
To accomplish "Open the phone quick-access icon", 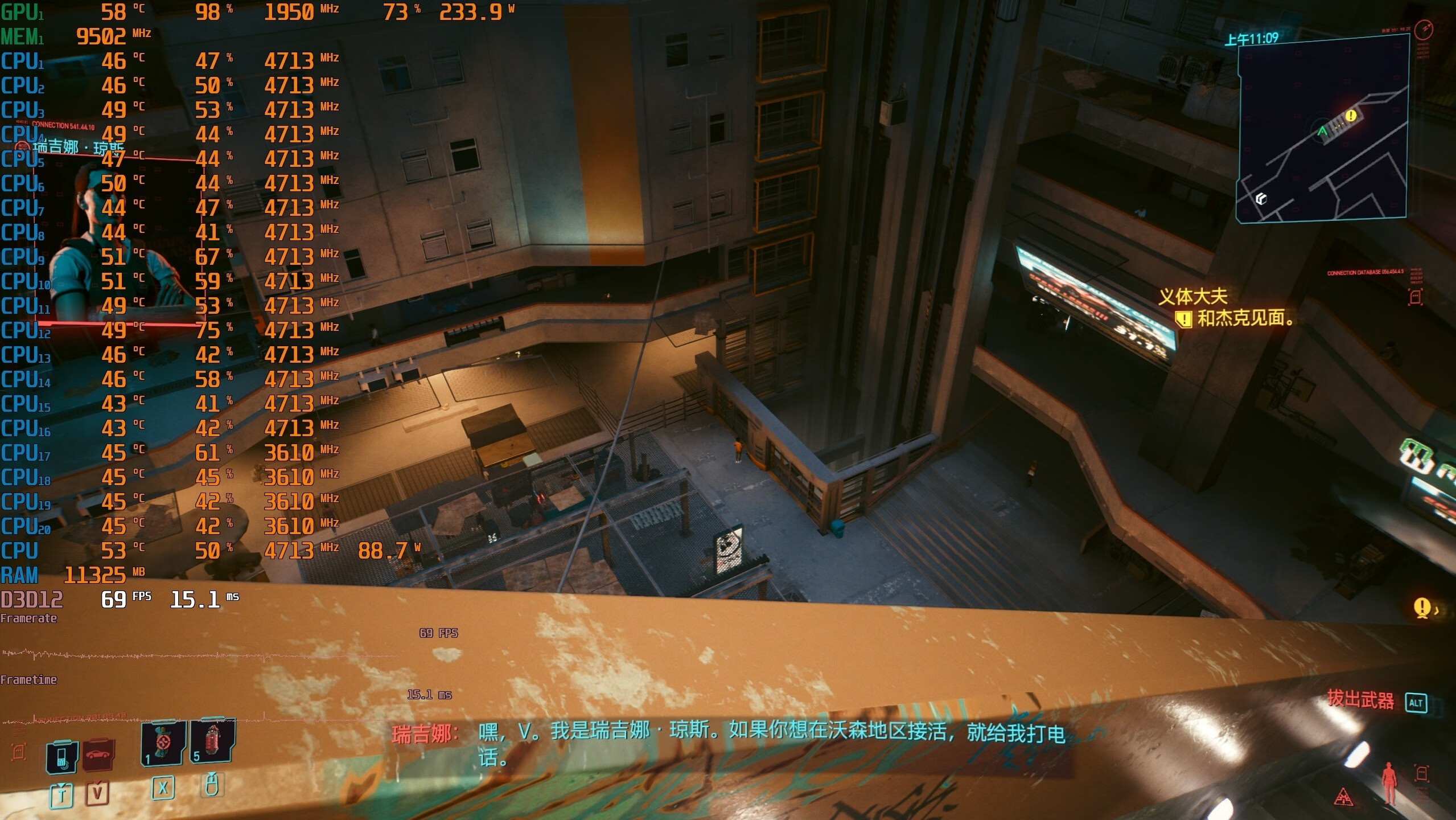I will click(x=61, y=757).
